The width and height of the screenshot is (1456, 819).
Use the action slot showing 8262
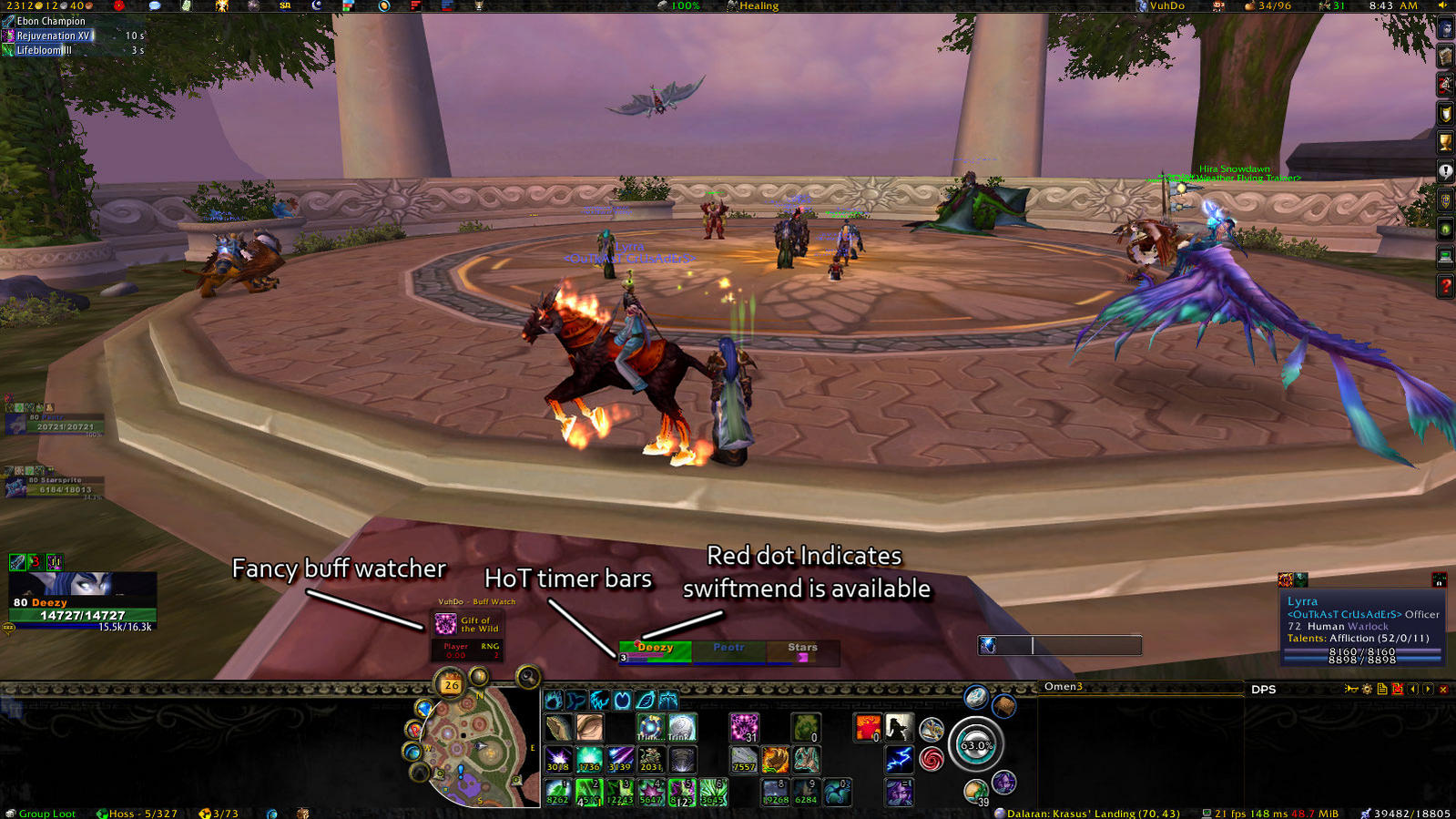tap(557, 792)
